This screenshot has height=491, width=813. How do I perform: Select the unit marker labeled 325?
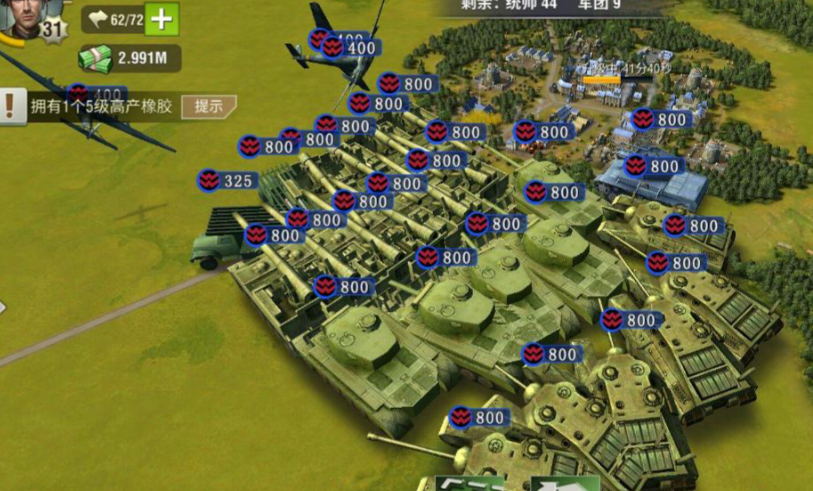point(226,181)
